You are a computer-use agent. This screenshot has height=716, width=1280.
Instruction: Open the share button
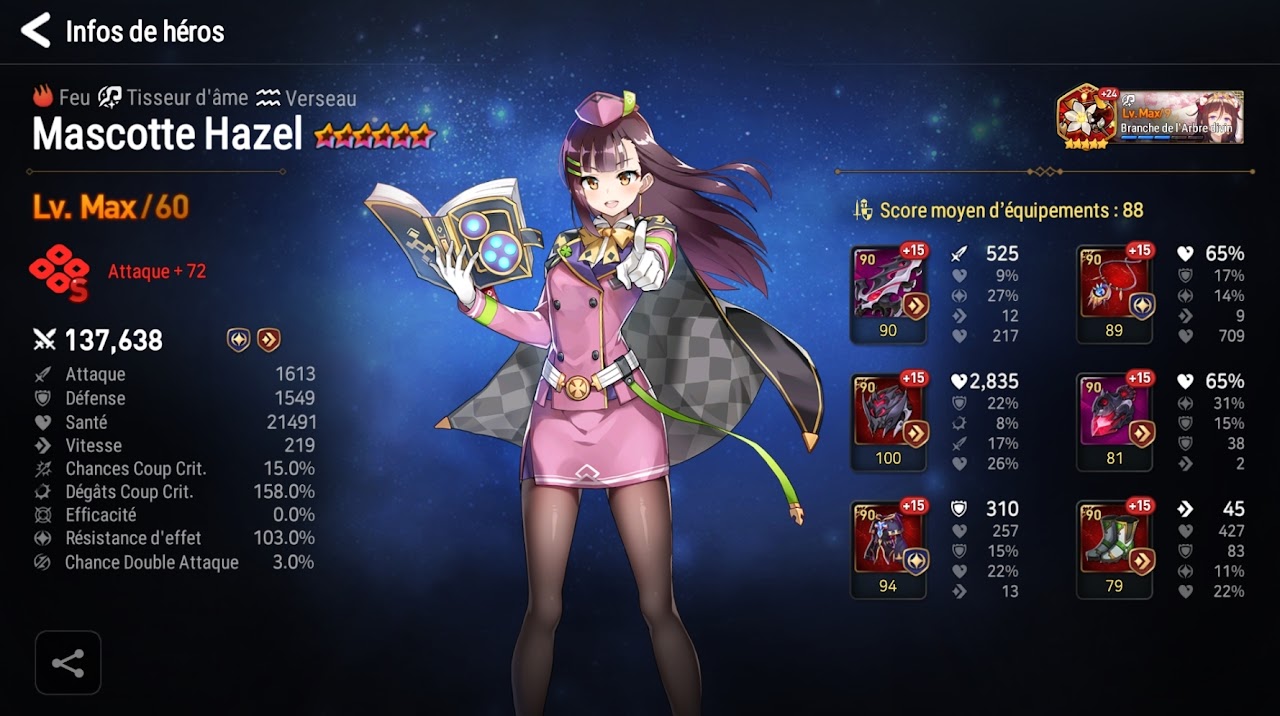coord(68,663)
